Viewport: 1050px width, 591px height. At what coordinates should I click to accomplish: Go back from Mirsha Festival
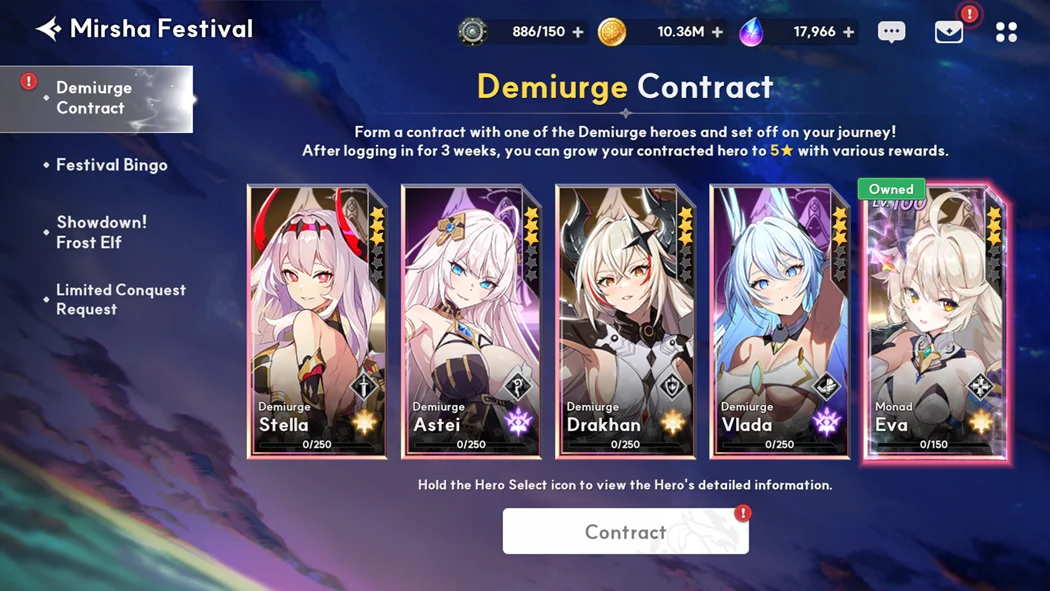[x=48, y=29]
